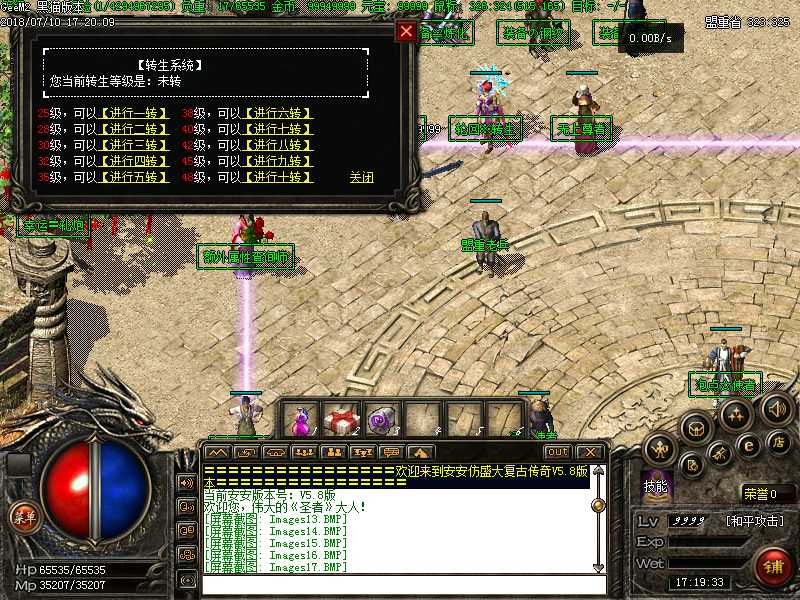Image resolution: width=800 pixels, height=600 pixels.
Task: Open the 菜单 menu button beside the orb
Action: point(24,517)
